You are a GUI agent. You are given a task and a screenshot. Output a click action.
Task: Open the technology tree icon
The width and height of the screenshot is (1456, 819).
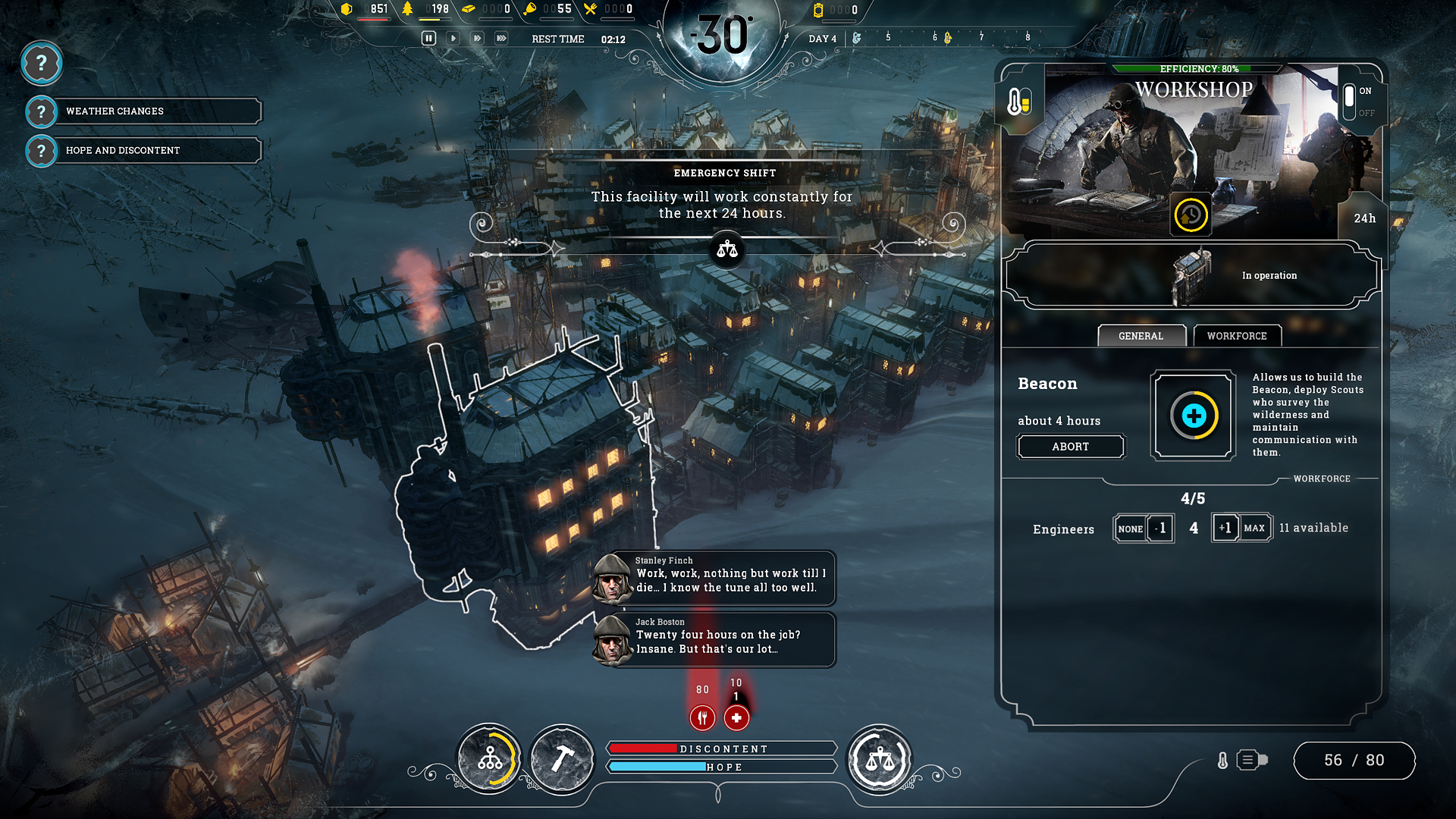point(489,758)
